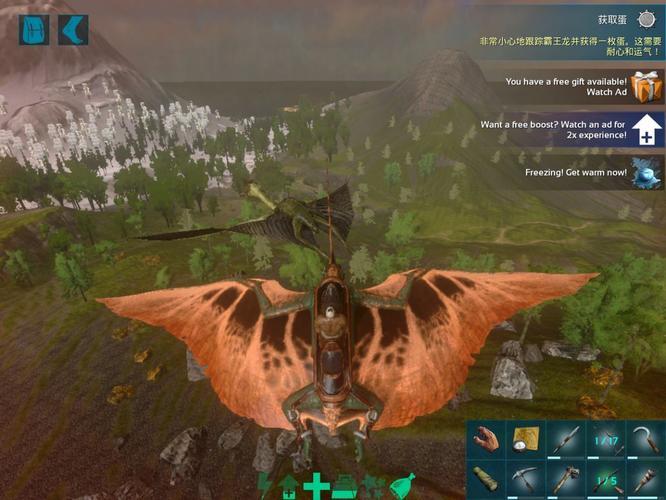Claim the free gift by watching ad
The height and width of the screenshot is (500, 666).
(x=646, y=87)
